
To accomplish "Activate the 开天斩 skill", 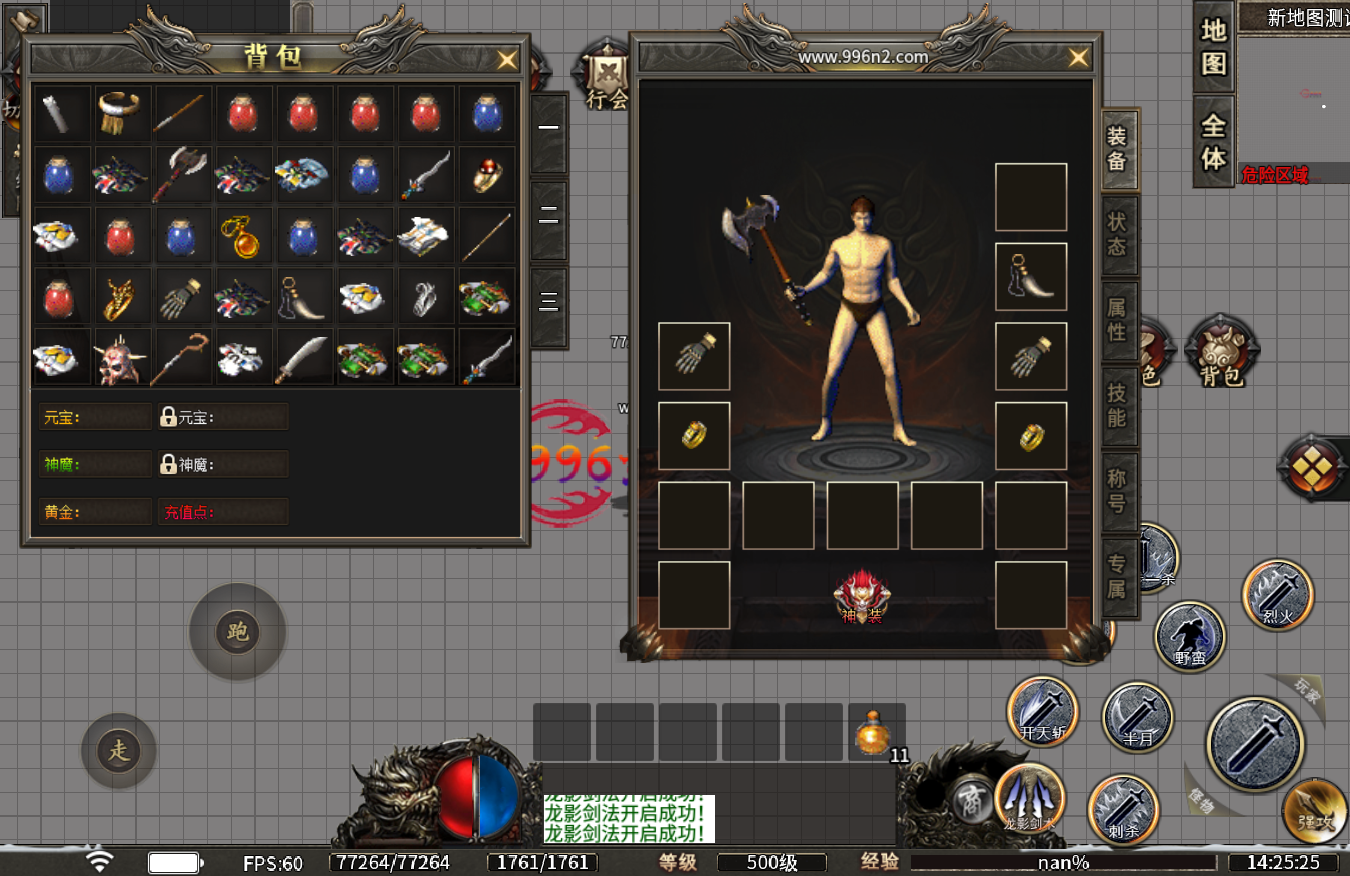I will pos(1042,711).
